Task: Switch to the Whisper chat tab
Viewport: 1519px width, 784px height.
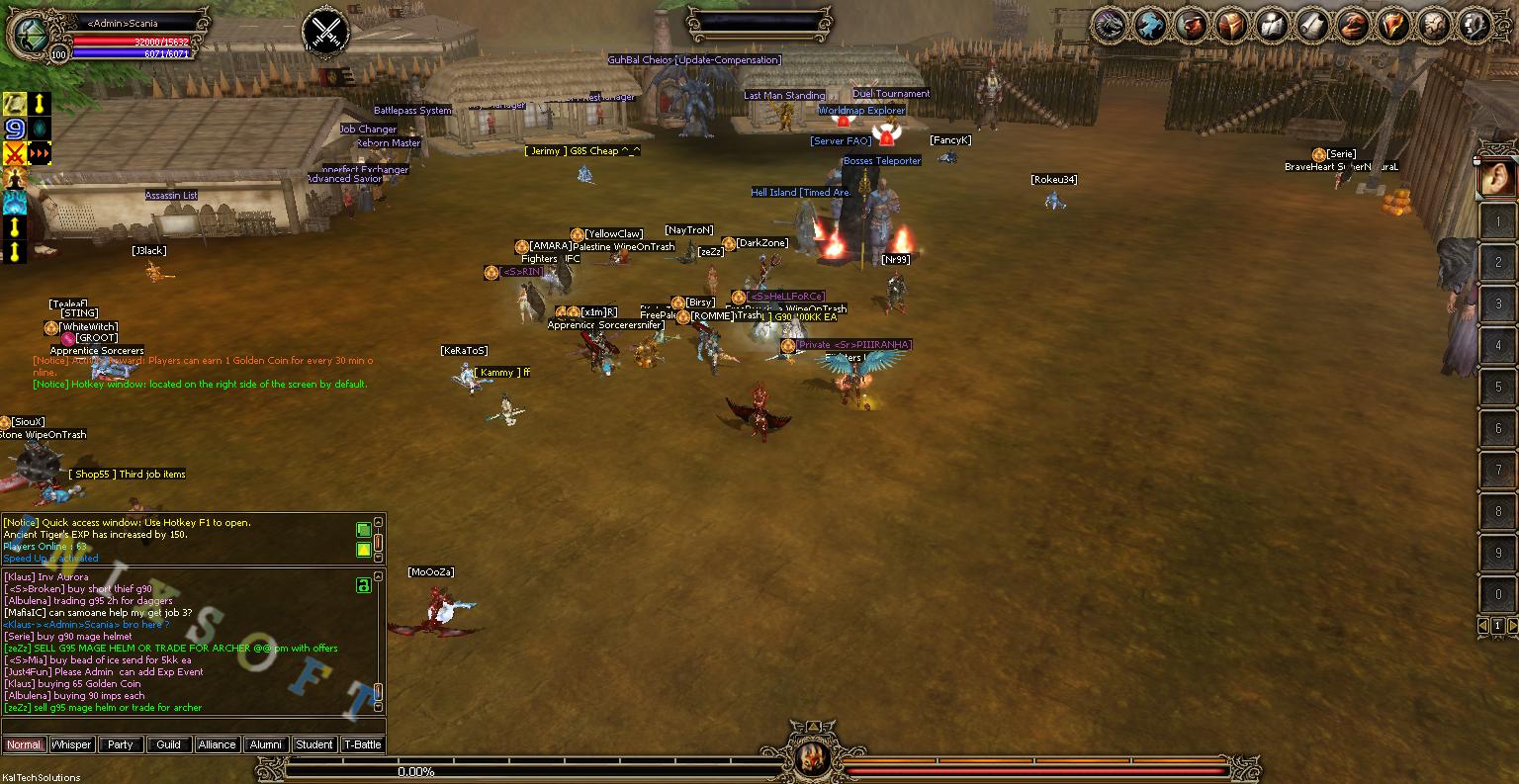Action: pos(71,744)
